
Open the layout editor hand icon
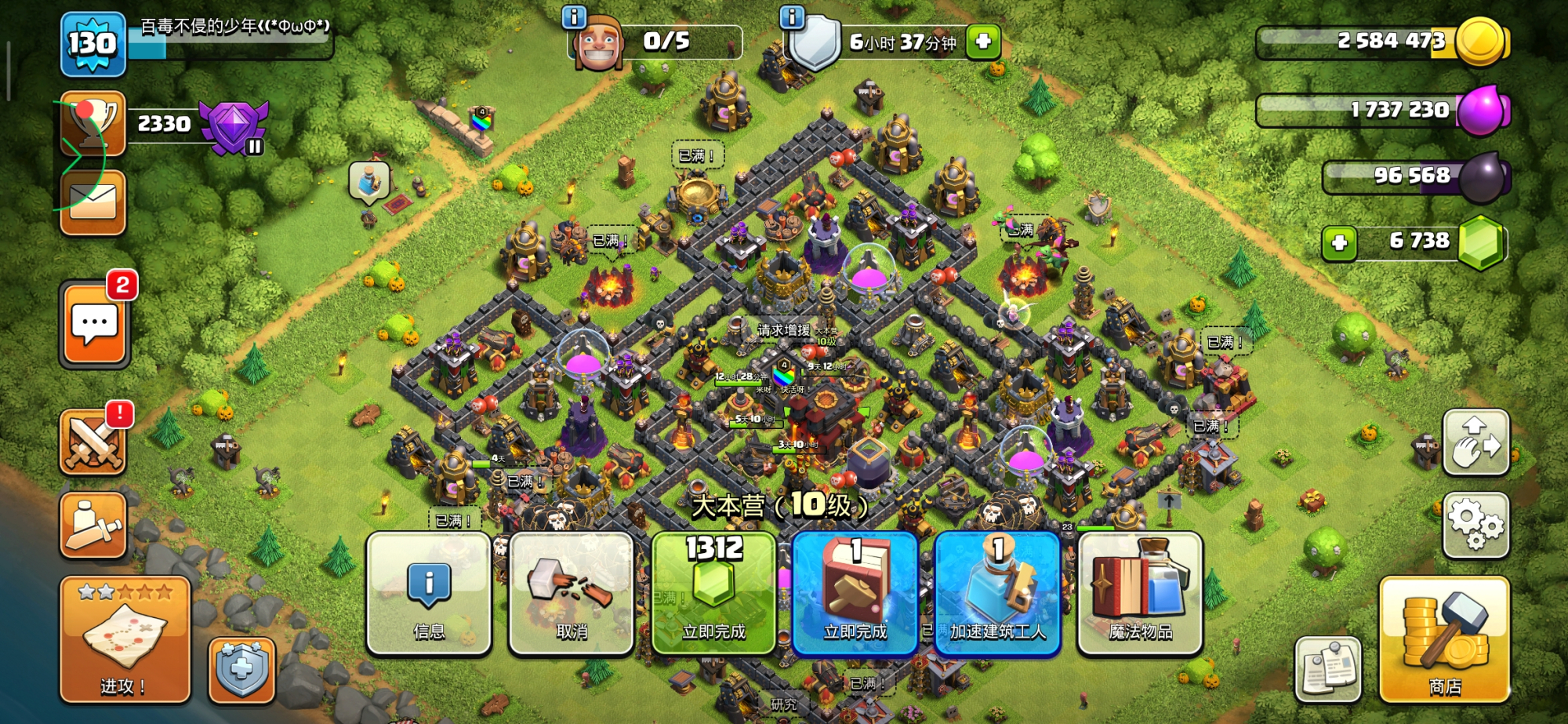click(1475, 442)
